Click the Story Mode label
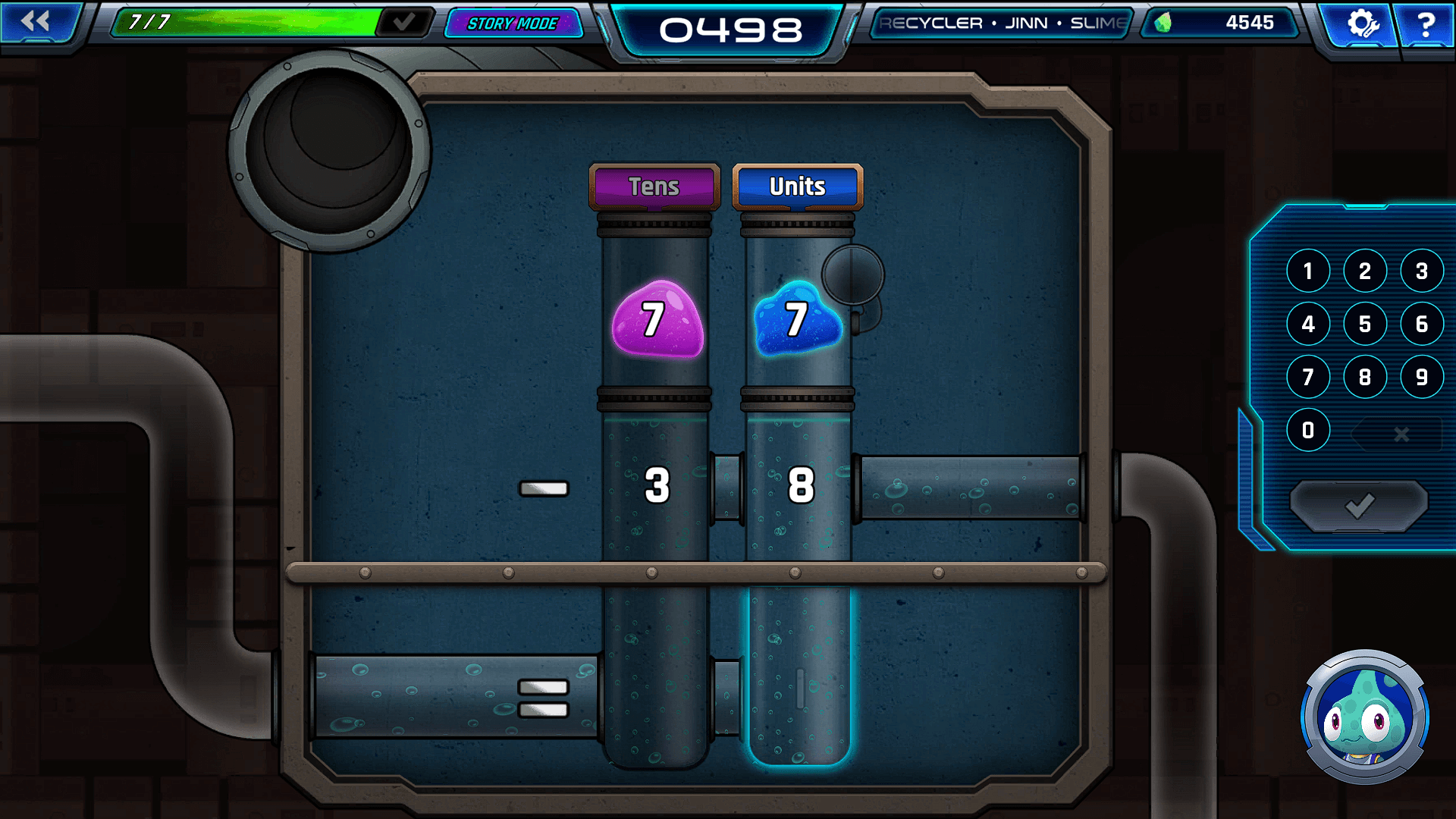This screenshot has height=819, width=1456. coord(513,24)
